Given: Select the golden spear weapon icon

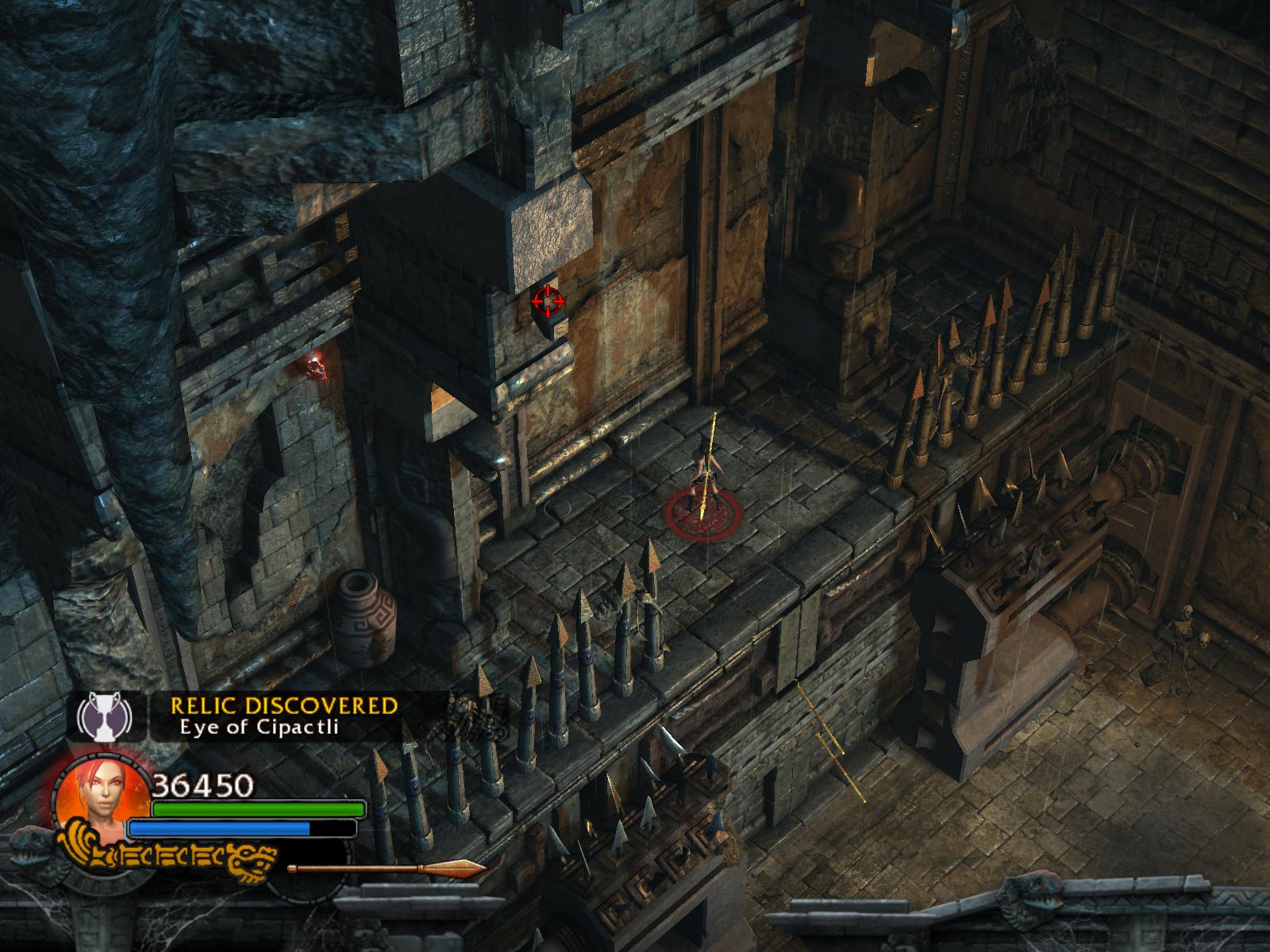Looking at the screenshot, I should [x=387, y=869].
